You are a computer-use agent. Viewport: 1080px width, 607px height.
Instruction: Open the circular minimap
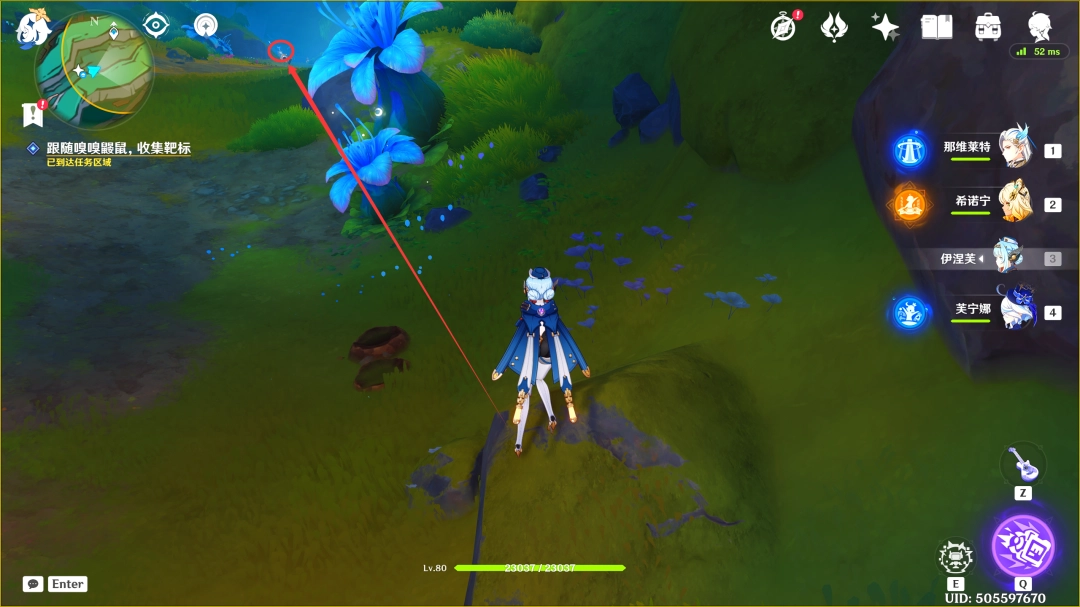coord(94,66)
